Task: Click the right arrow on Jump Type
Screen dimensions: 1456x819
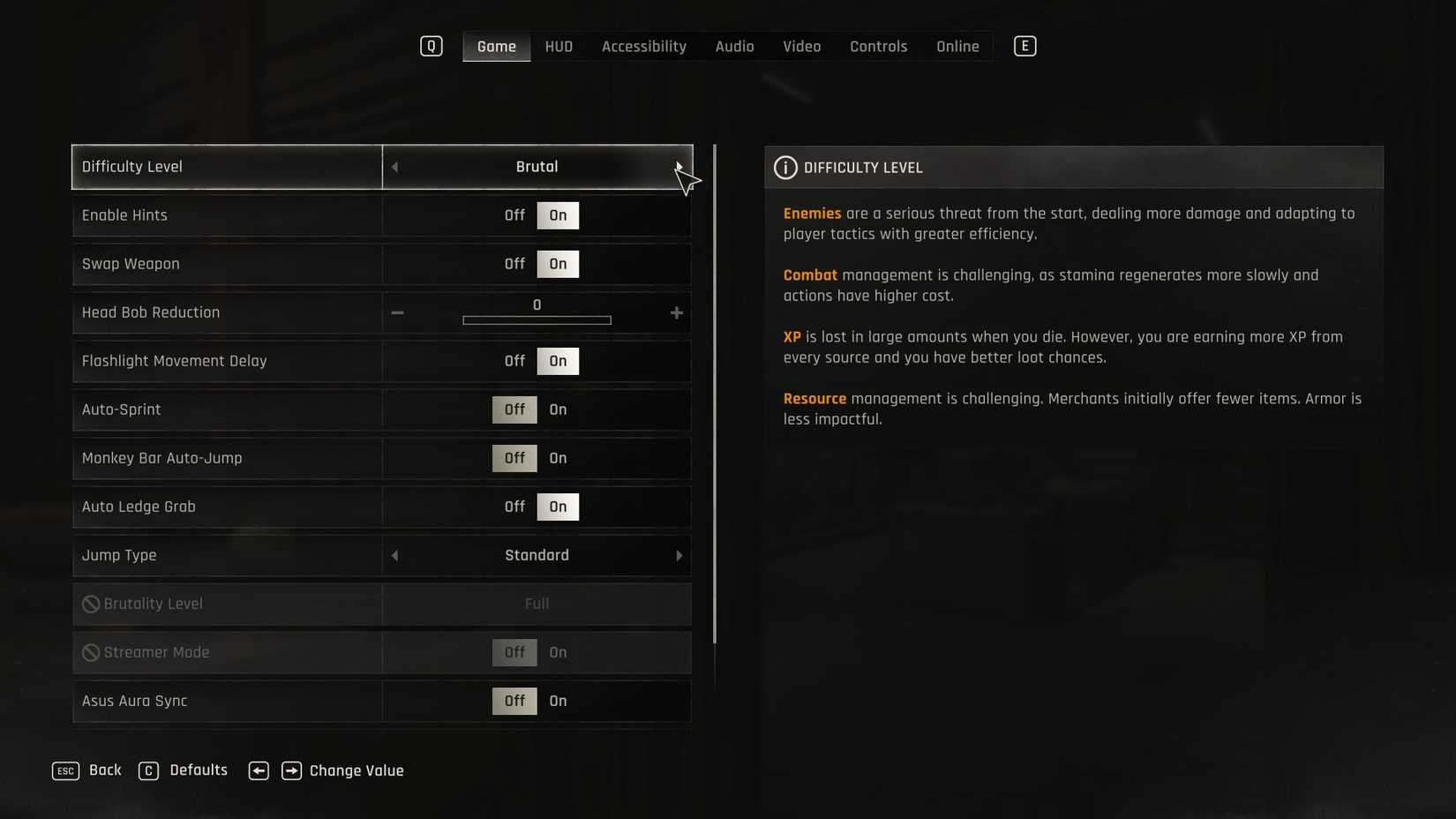Action: (679, 556)
